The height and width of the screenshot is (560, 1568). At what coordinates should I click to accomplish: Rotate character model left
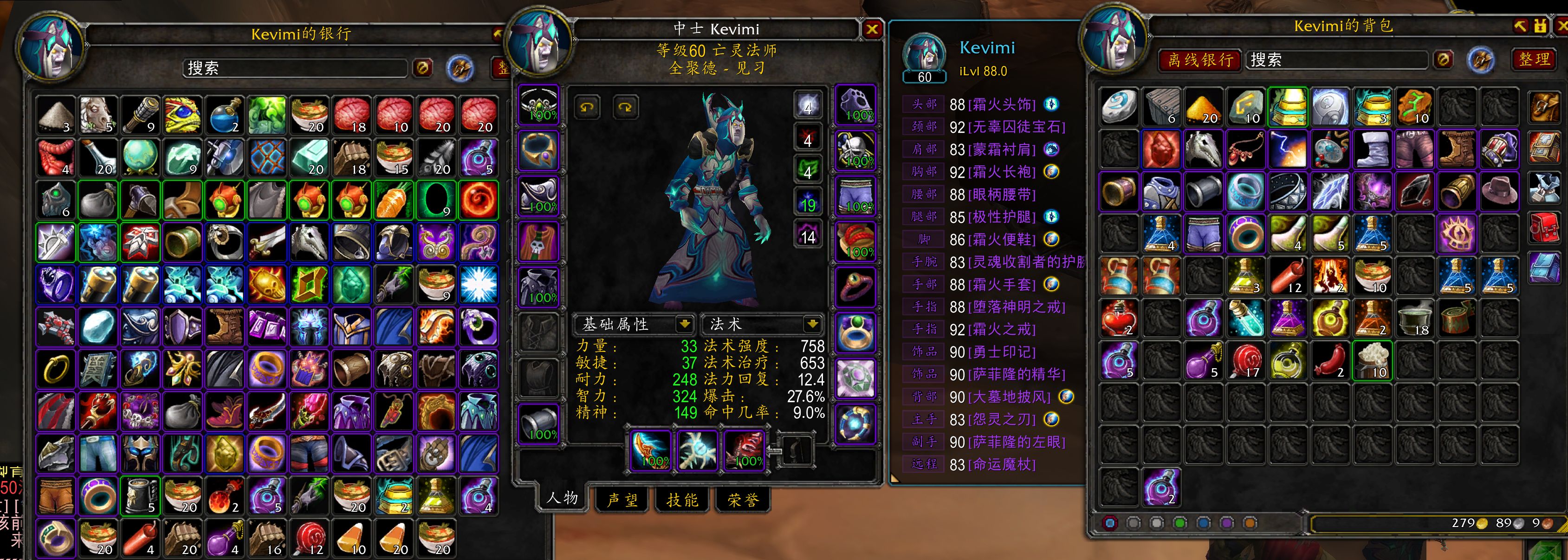click(x=587, y=108)
